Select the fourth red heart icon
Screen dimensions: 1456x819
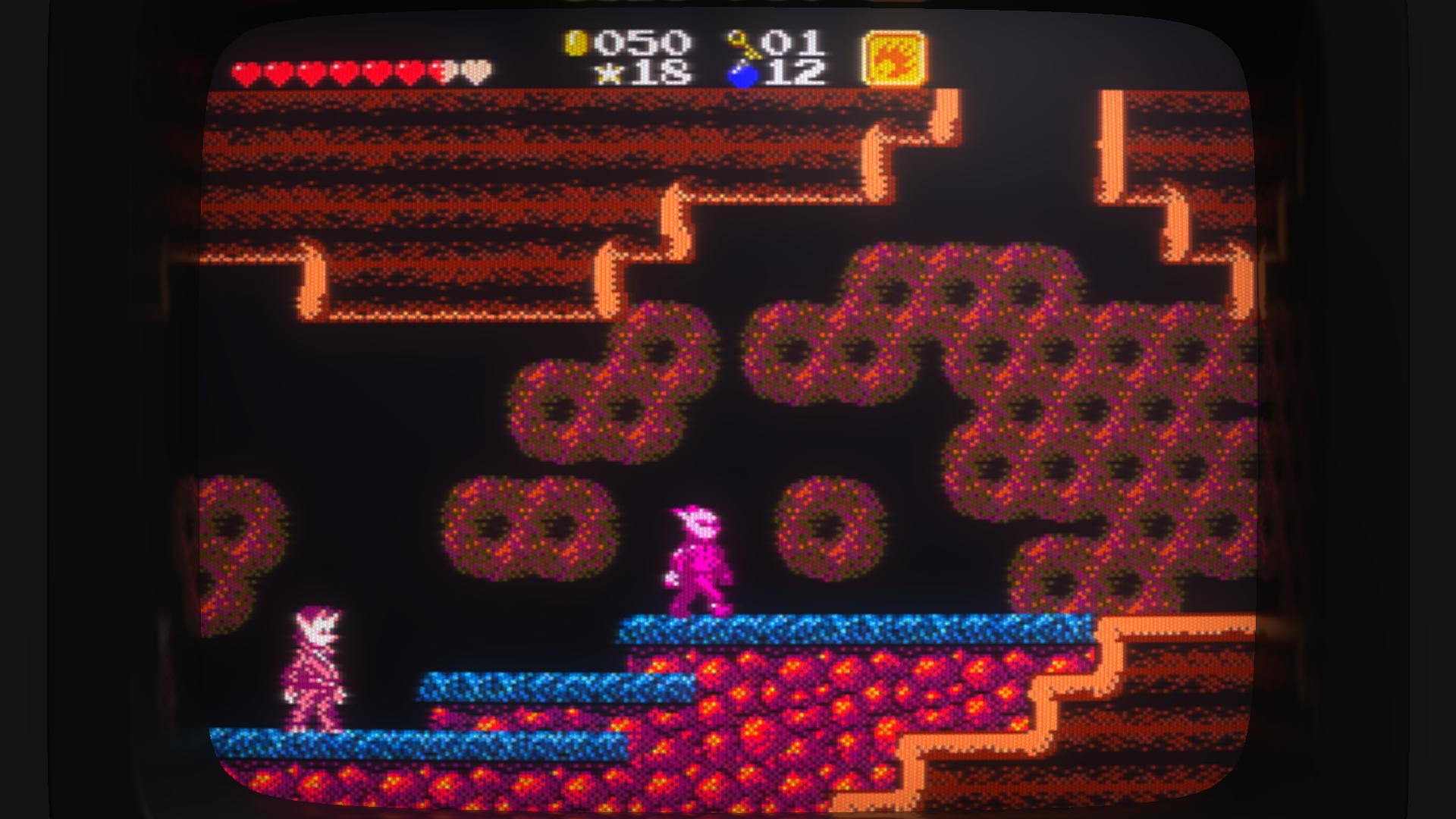pos(345,72)
